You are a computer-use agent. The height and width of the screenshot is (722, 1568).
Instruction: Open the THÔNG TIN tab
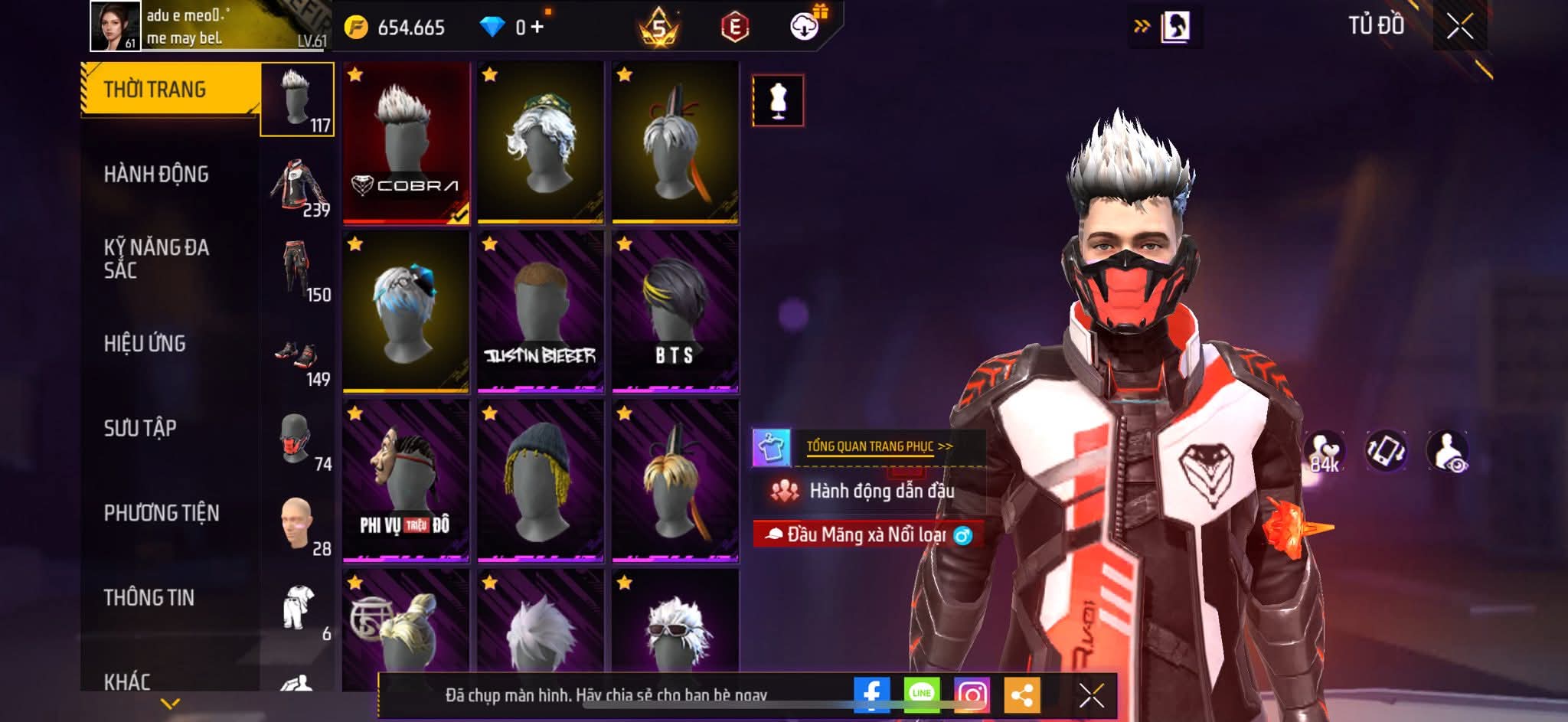point(149,597)
